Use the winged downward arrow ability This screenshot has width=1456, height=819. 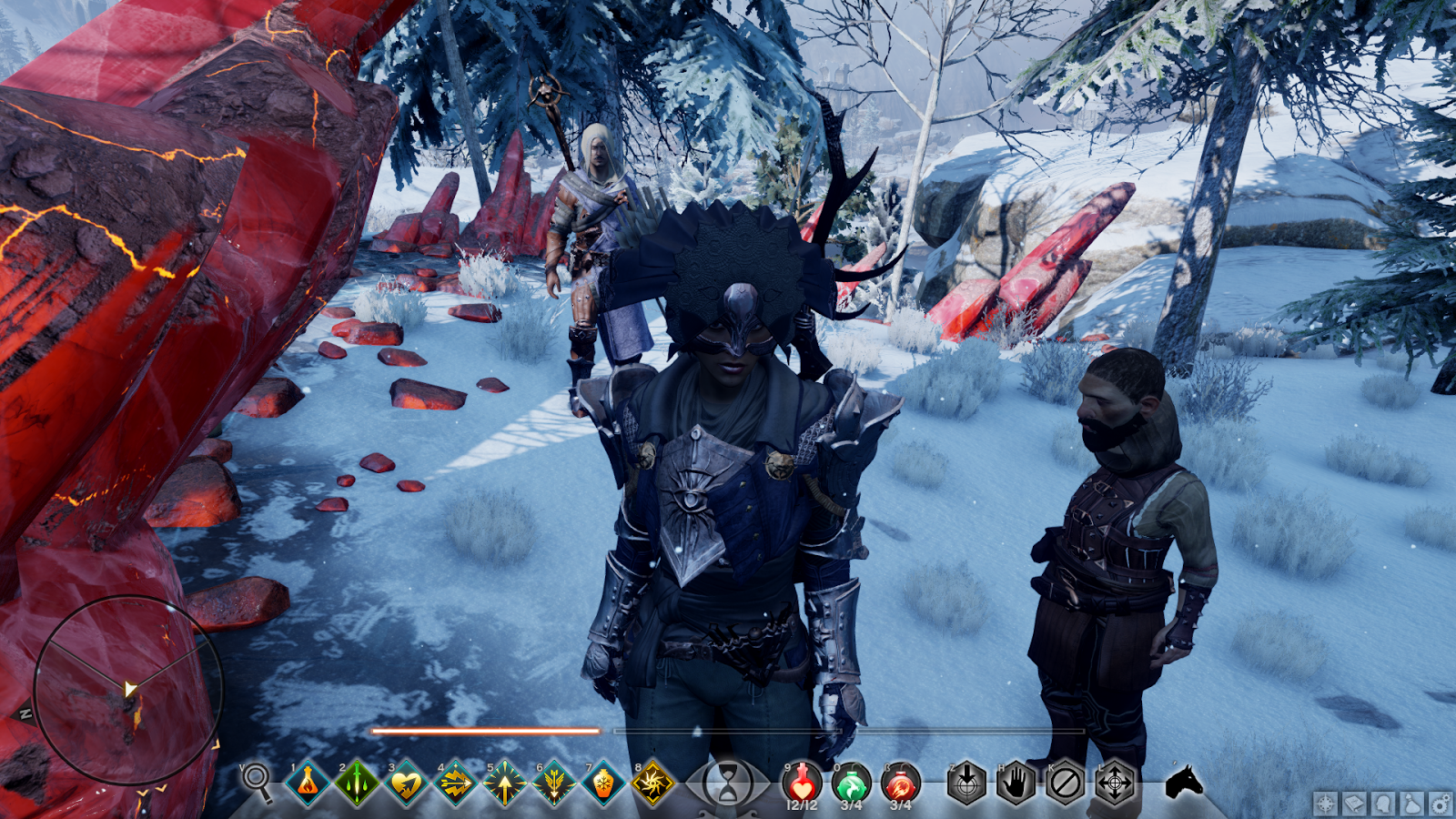click(553, 783)
